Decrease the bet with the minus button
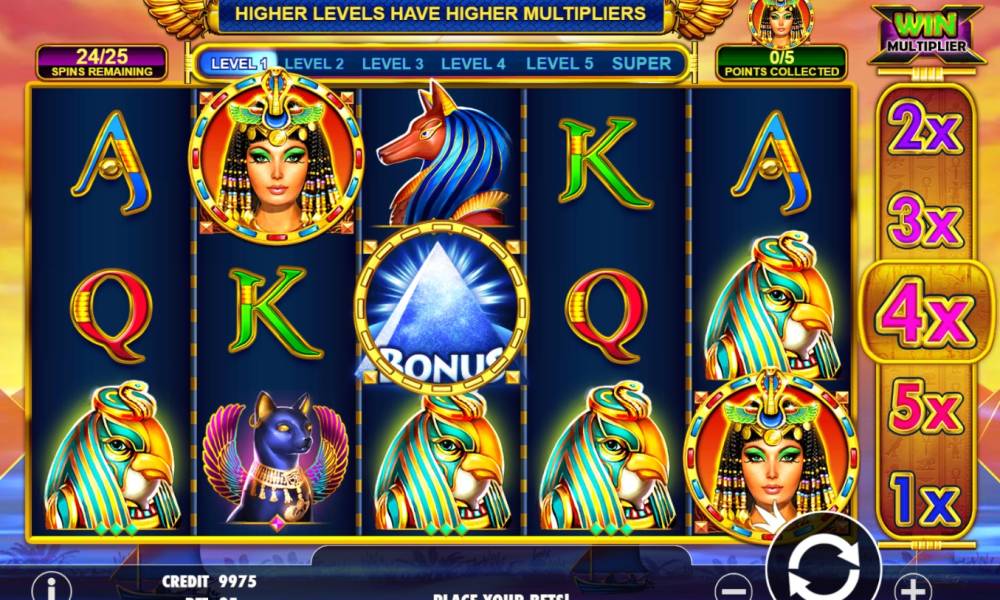This screenshot has width=1000, height=600. point(734,587)
